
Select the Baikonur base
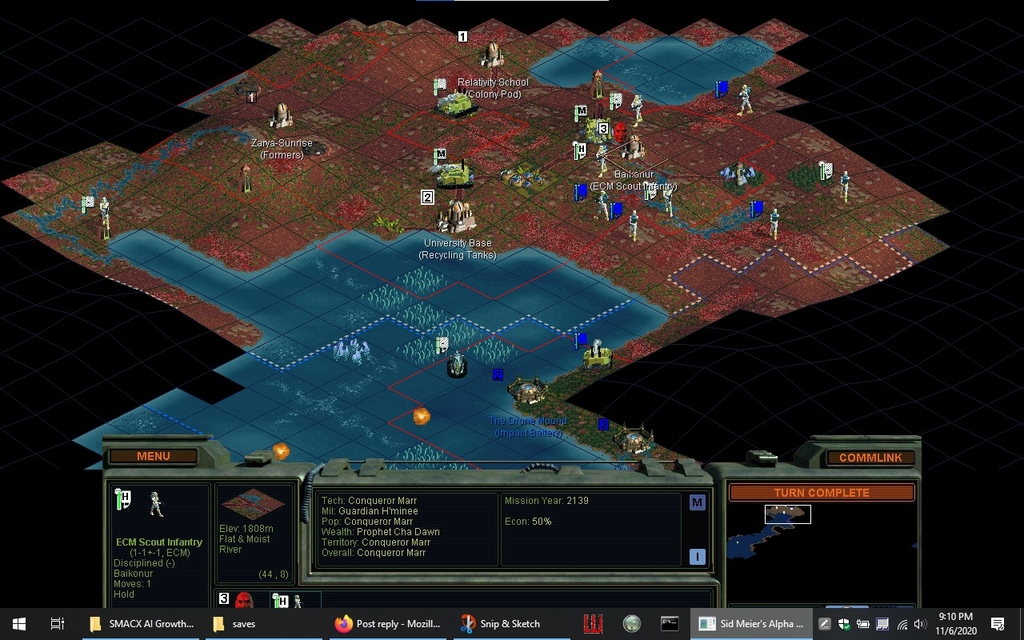(x=631, y=148)
